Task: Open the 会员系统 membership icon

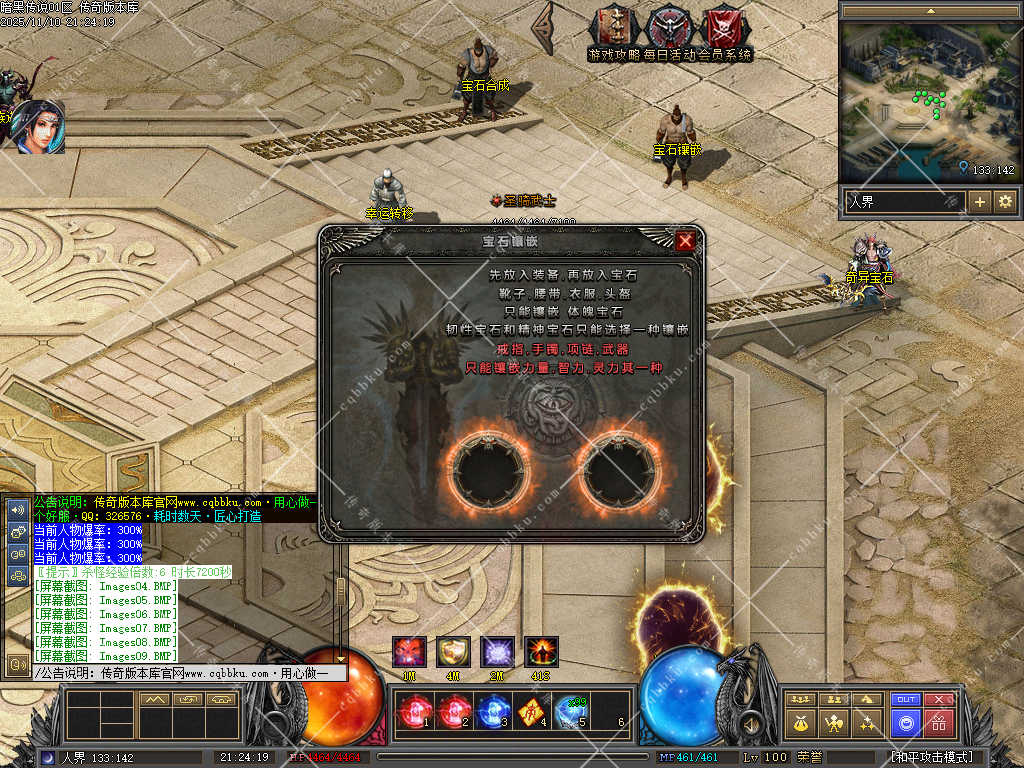Action: tap(724, 28)
